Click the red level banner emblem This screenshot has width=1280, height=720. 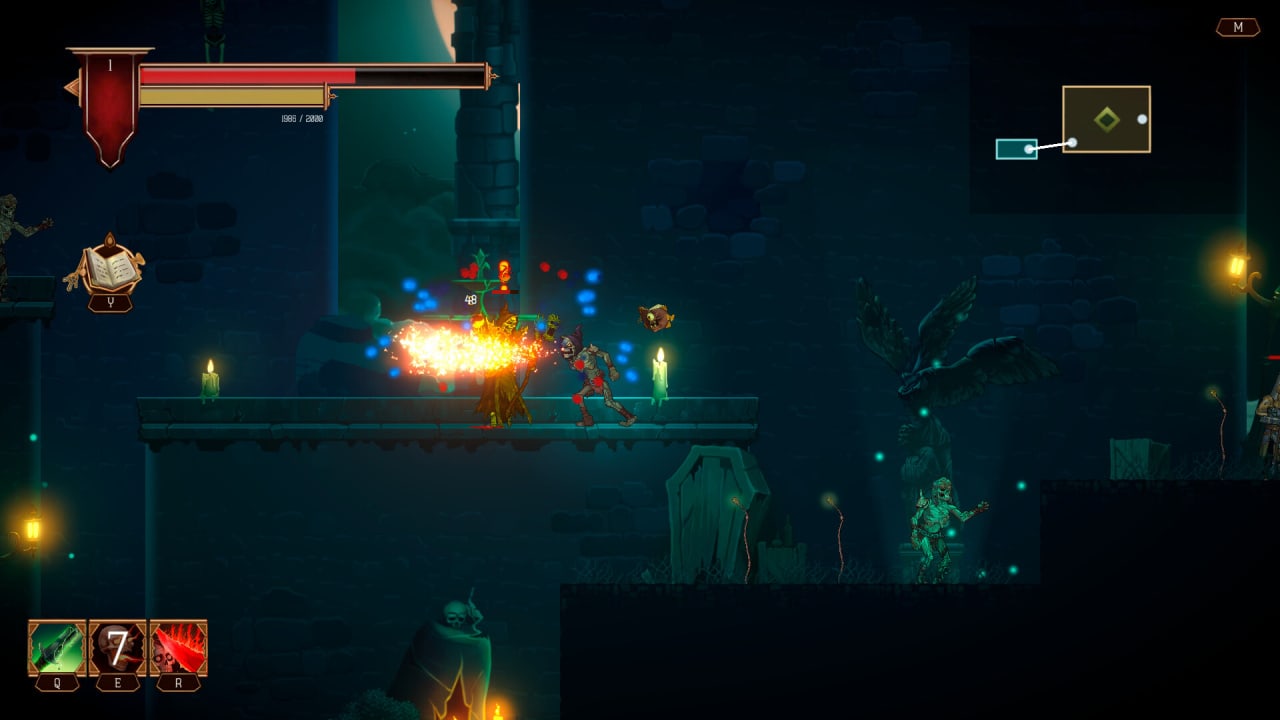pyautogui.click(x=110, y=100)
